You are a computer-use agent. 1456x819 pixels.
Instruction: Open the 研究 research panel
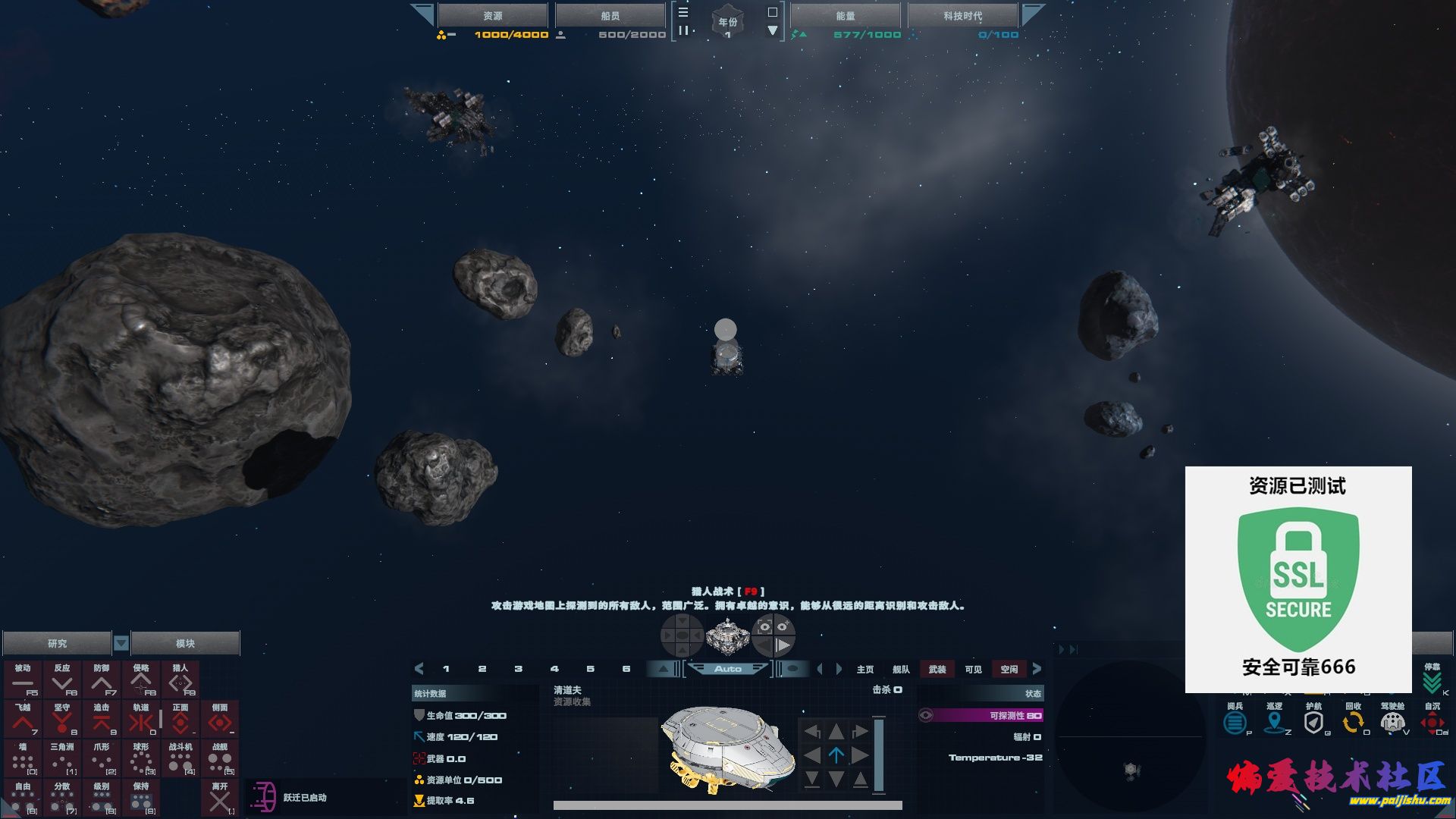tap(57, 643)
